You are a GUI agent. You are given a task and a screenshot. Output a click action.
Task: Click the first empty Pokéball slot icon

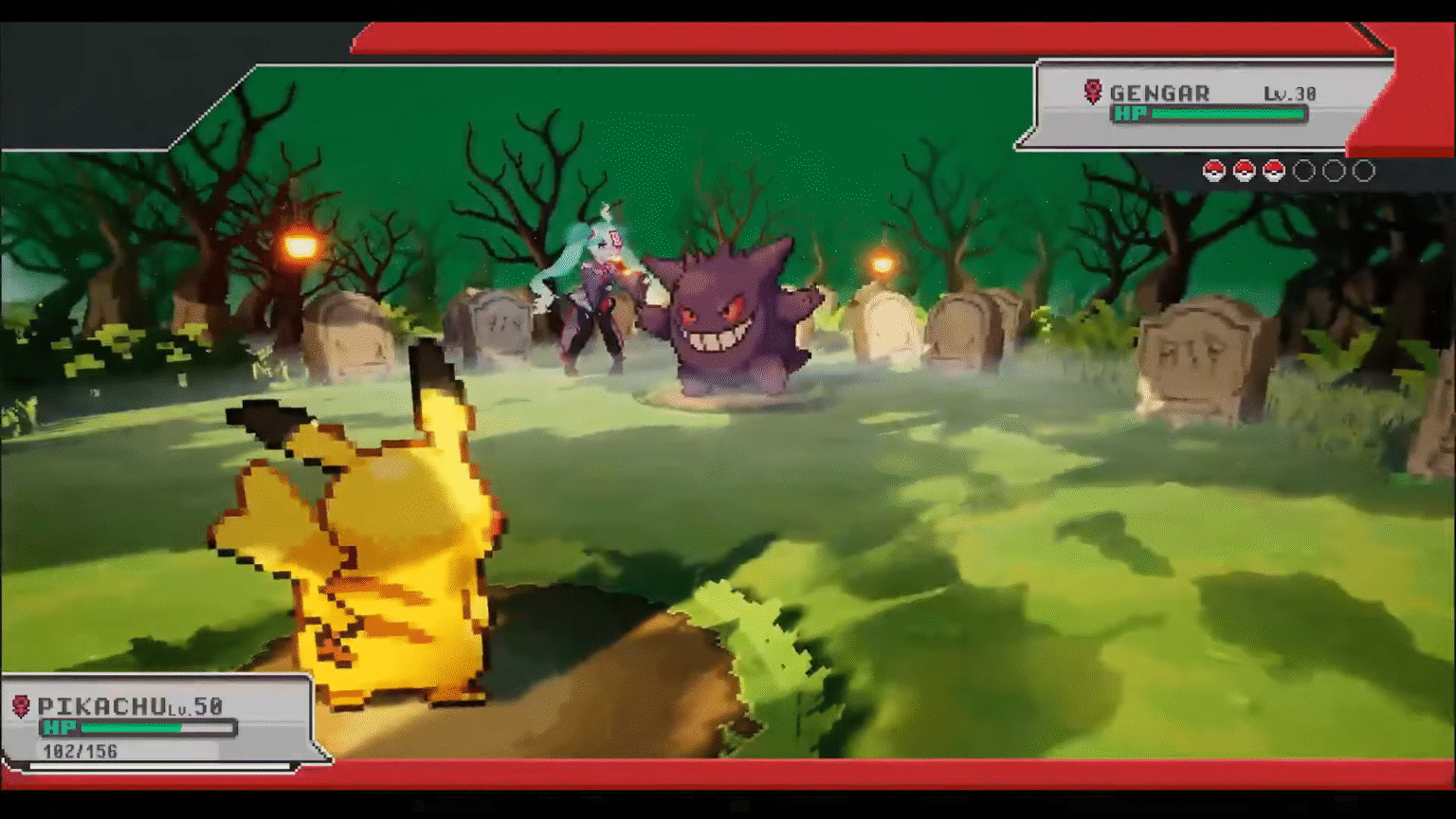[1305, 171]
